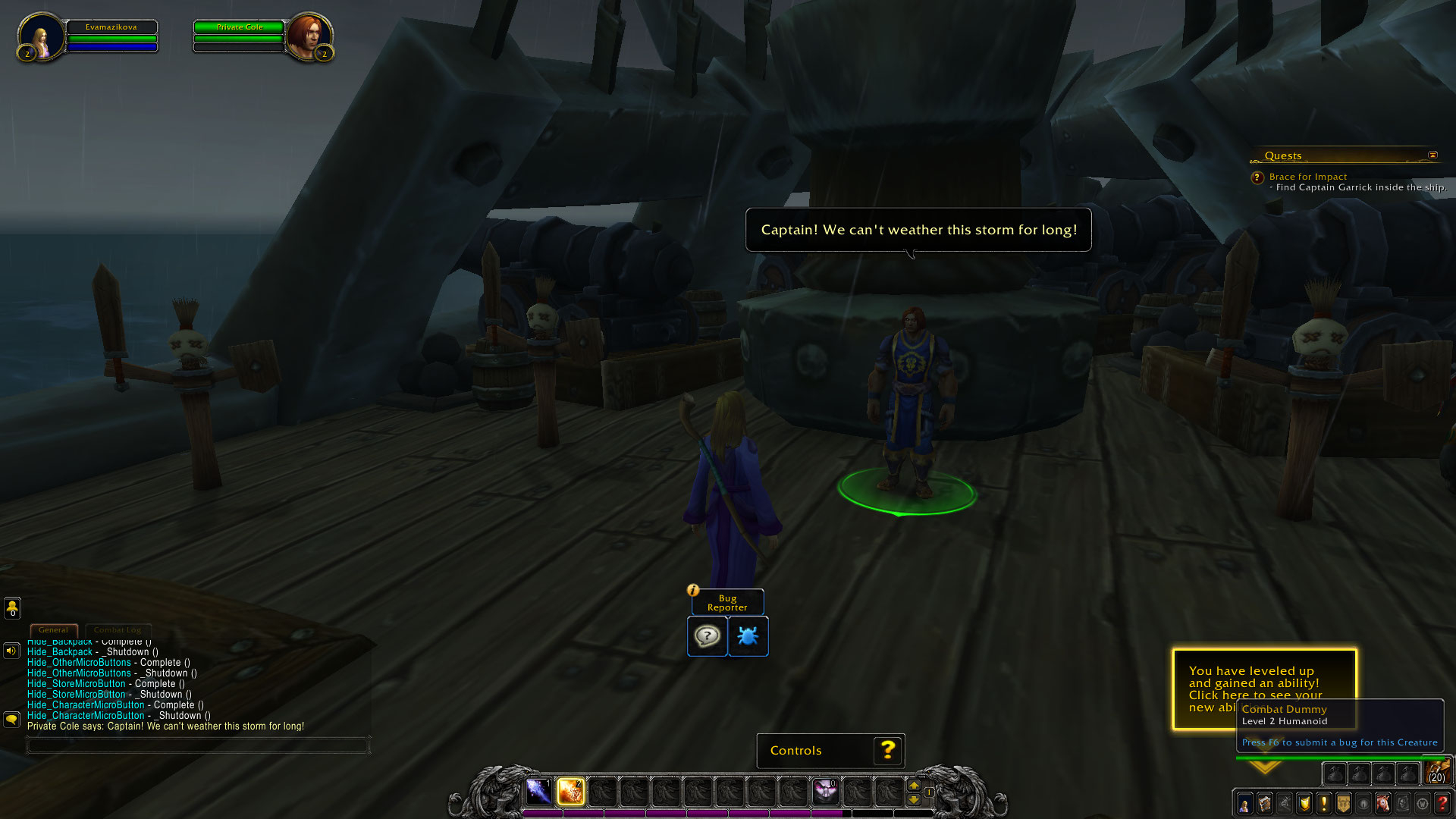
Task: Collapse the Quests tracker header
Action: tap(1432, 155)
